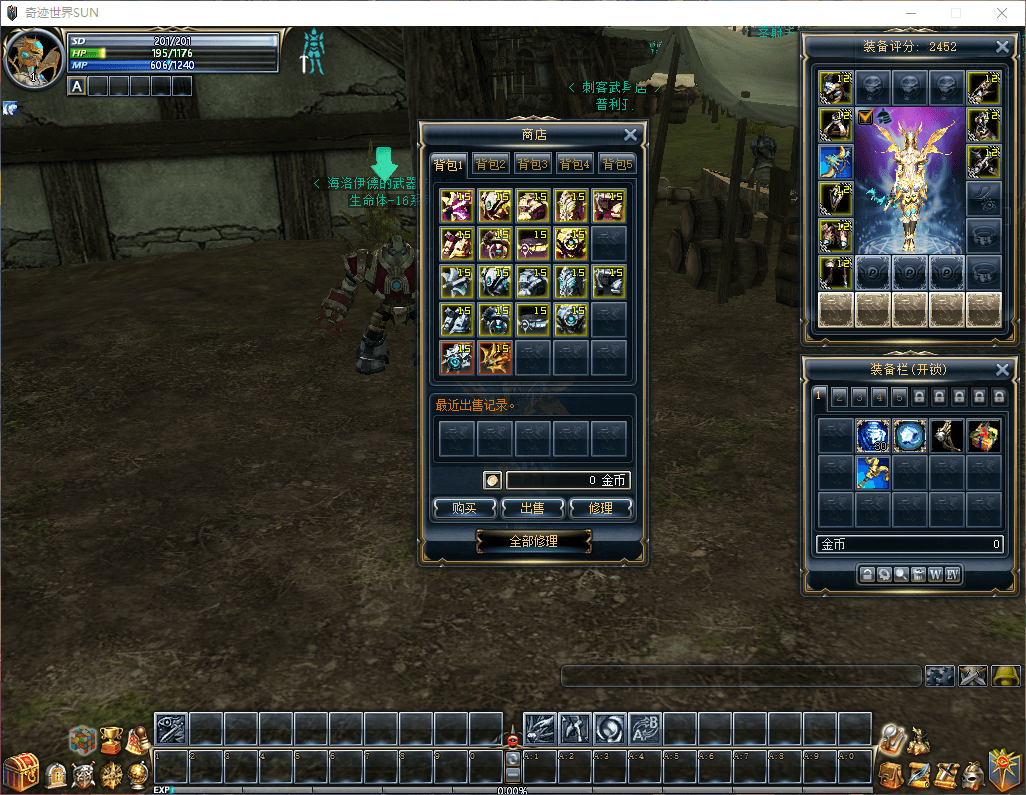Close the 装备栏 inventory panel
This screenshot has width=1026, height=795.
click(x=1003, y=370)
